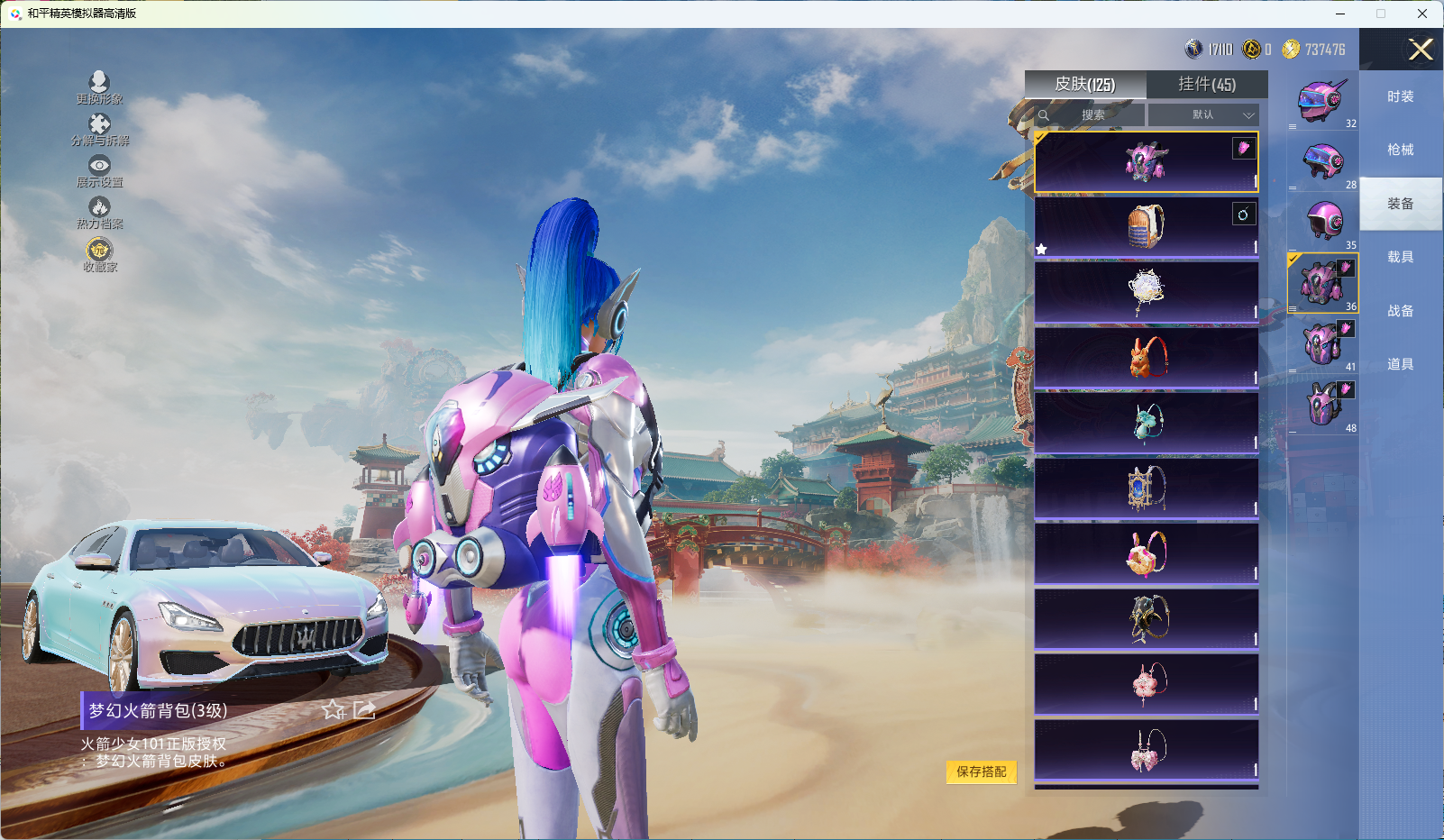Open the 战备 category
This screenshot has height=840, width=1444.
[1400, 312]
